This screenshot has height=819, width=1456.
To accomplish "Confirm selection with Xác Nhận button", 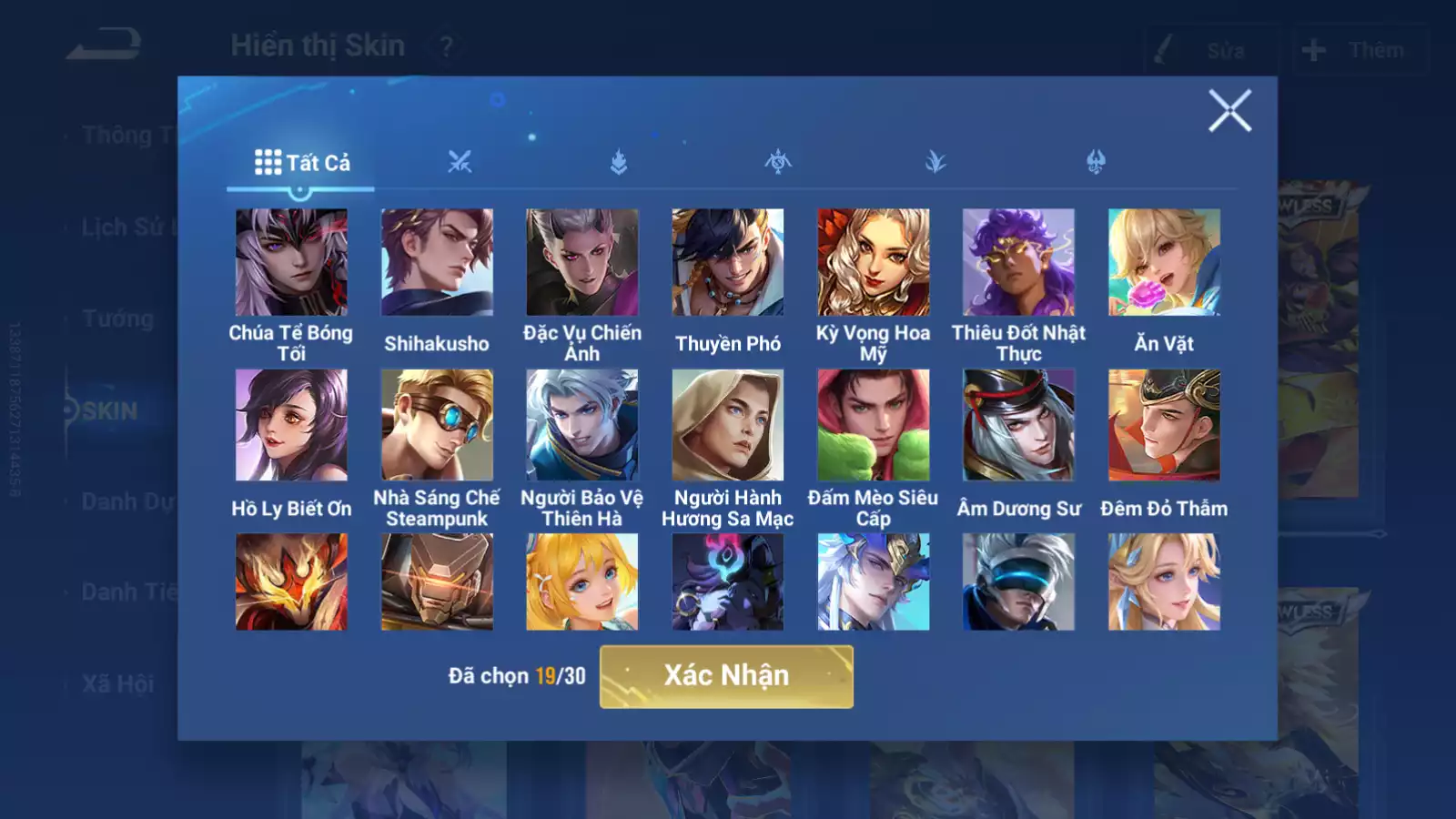I will point(726,676).
